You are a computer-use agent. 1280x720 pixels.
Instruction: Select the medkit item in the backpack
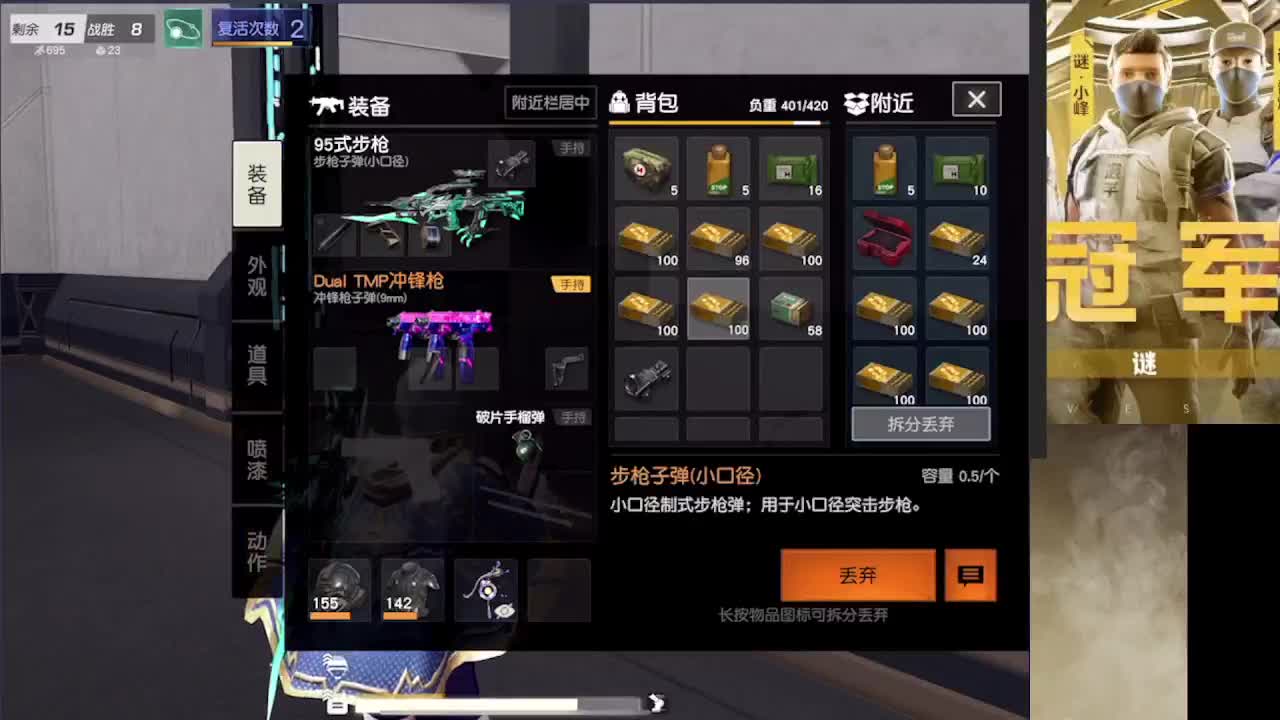click(x=646, y=165)
